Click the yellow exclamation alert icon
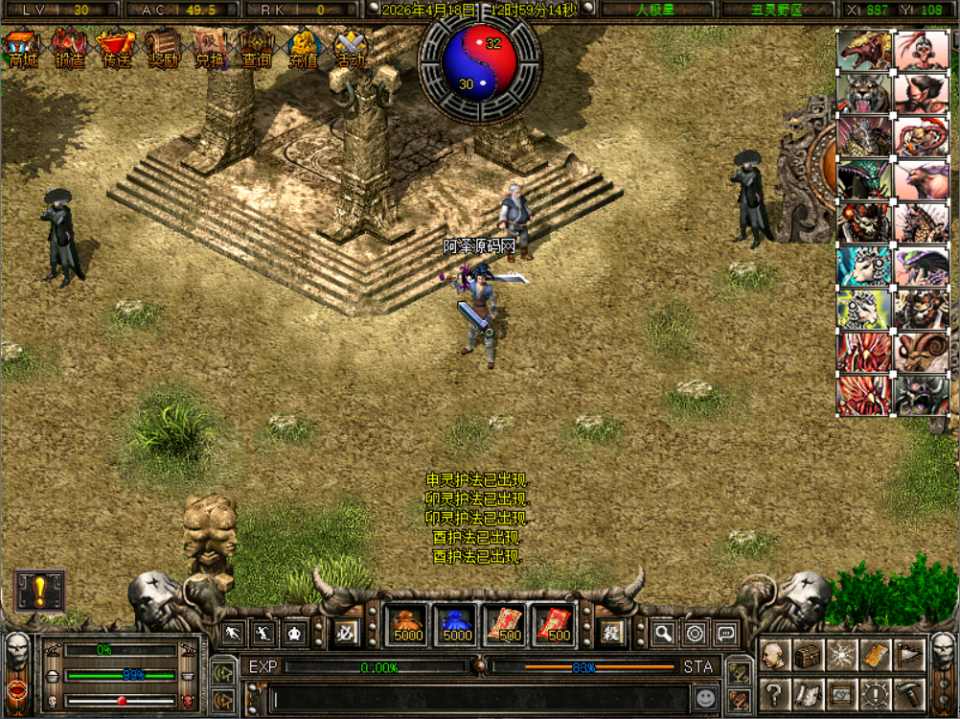Image resolution: width=960 pixels, height=719 pixels. click(x=39, y=590)
